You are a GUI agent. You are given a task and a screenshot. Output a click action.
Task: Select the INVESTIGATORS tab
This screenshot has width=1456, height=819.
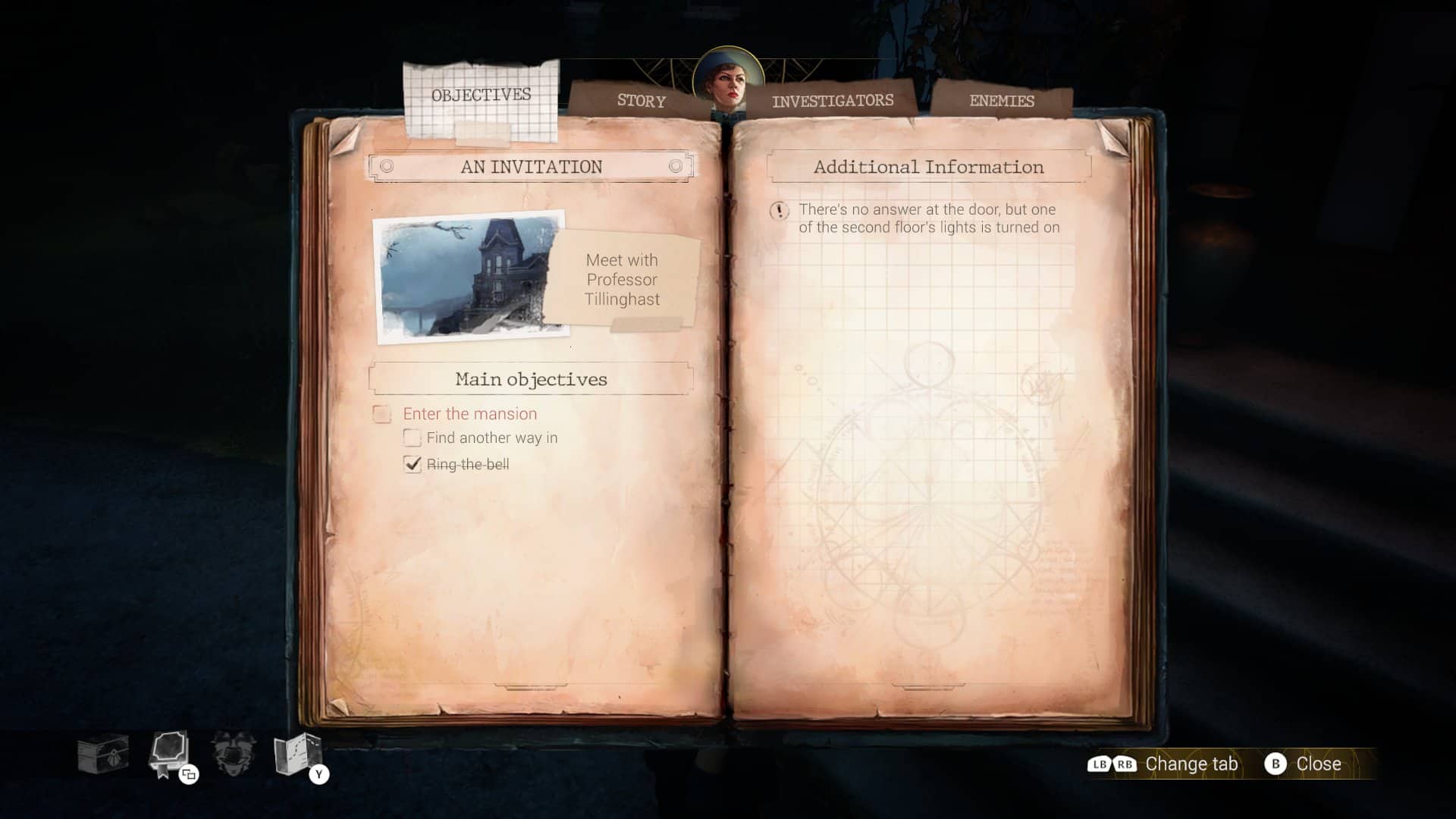pos(832,99)
